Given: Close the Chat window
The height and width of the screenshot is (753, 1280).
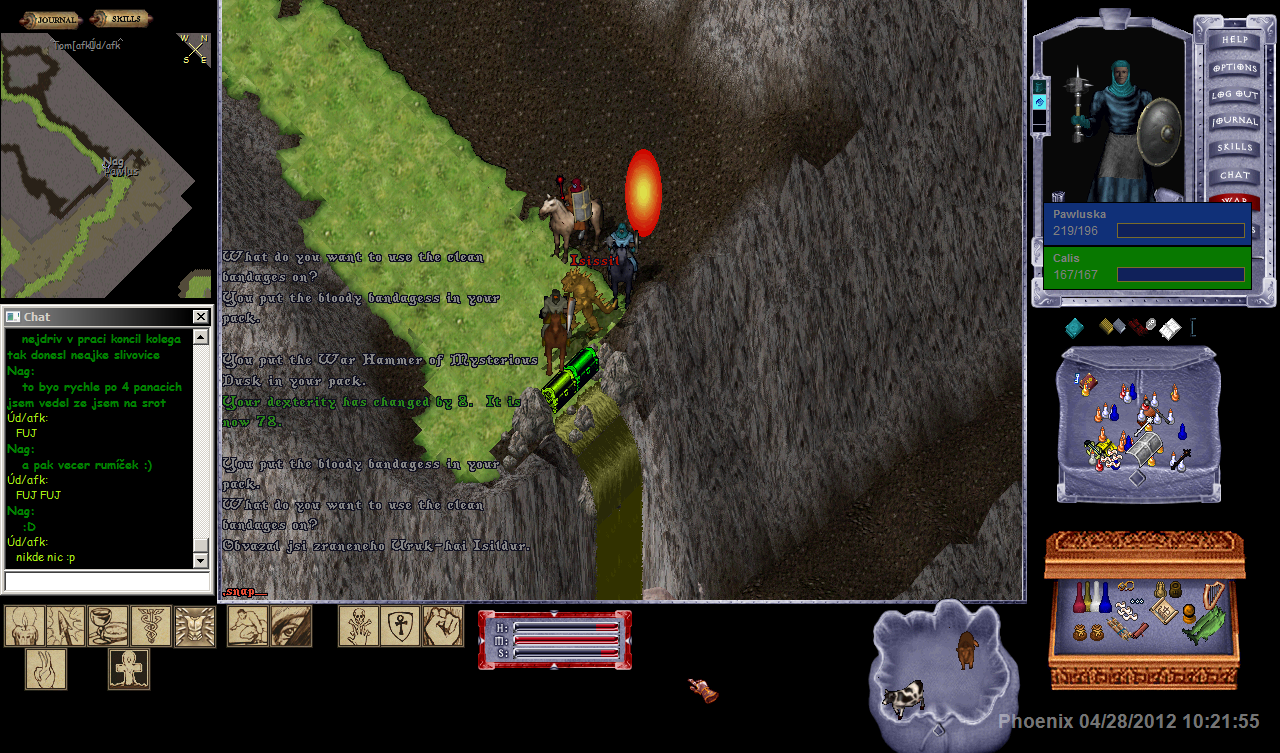Looking at the screenshot, I should pyautogui.click(x=201, y=317).
